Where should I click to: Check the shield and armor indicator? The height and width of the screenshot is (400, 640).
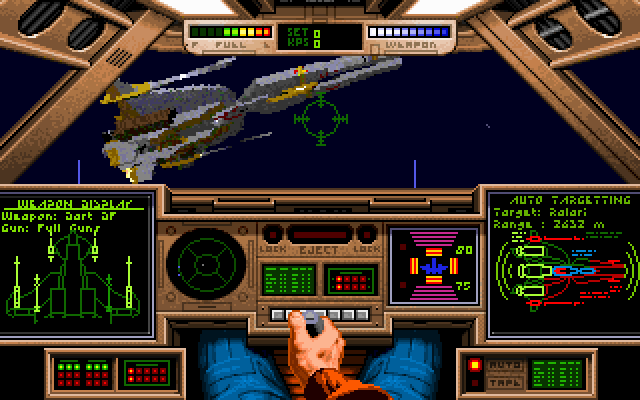coord(434,266)
